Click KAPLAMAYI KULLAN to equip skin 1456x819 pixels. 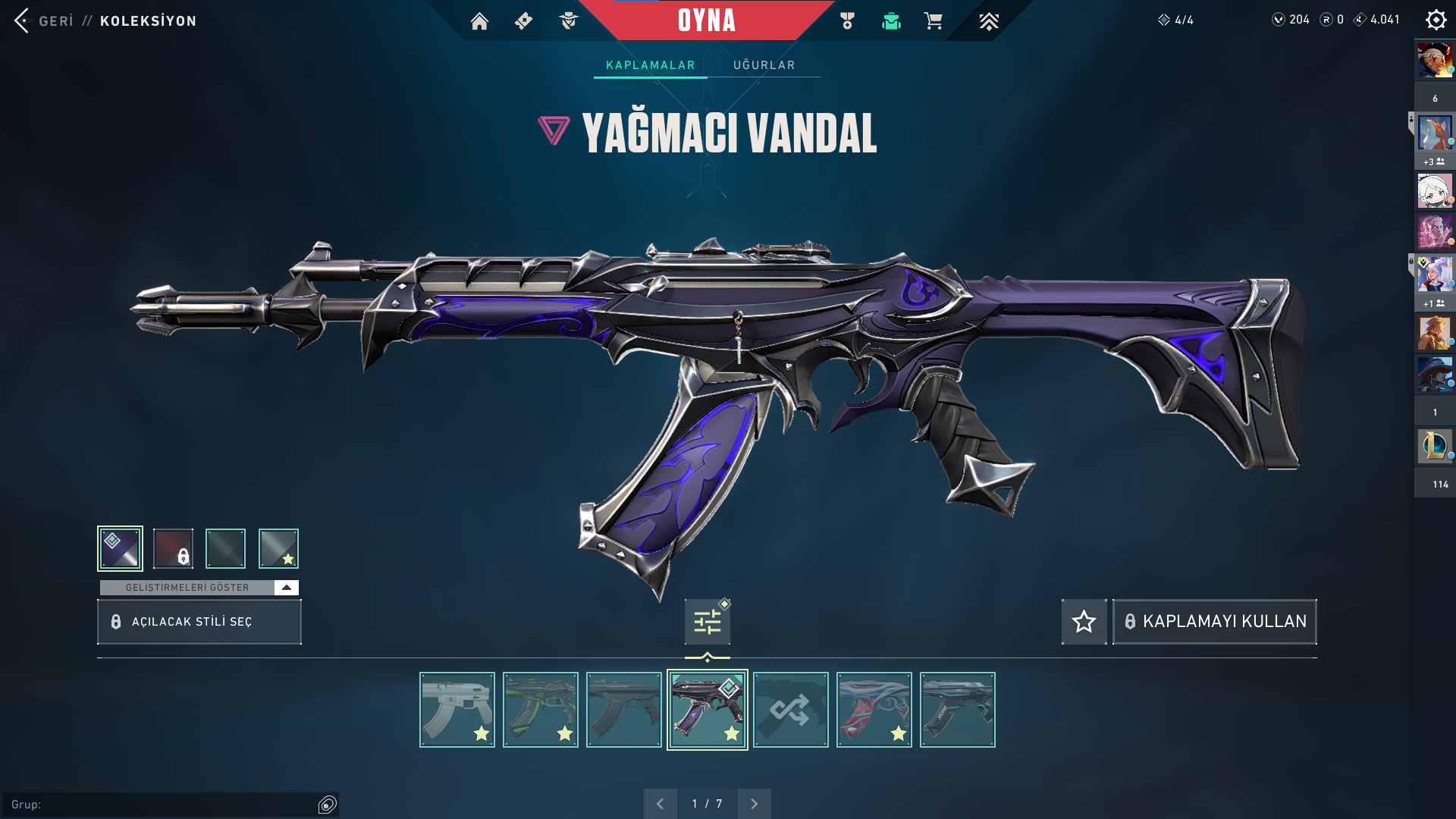click(x=1214, y=622)
